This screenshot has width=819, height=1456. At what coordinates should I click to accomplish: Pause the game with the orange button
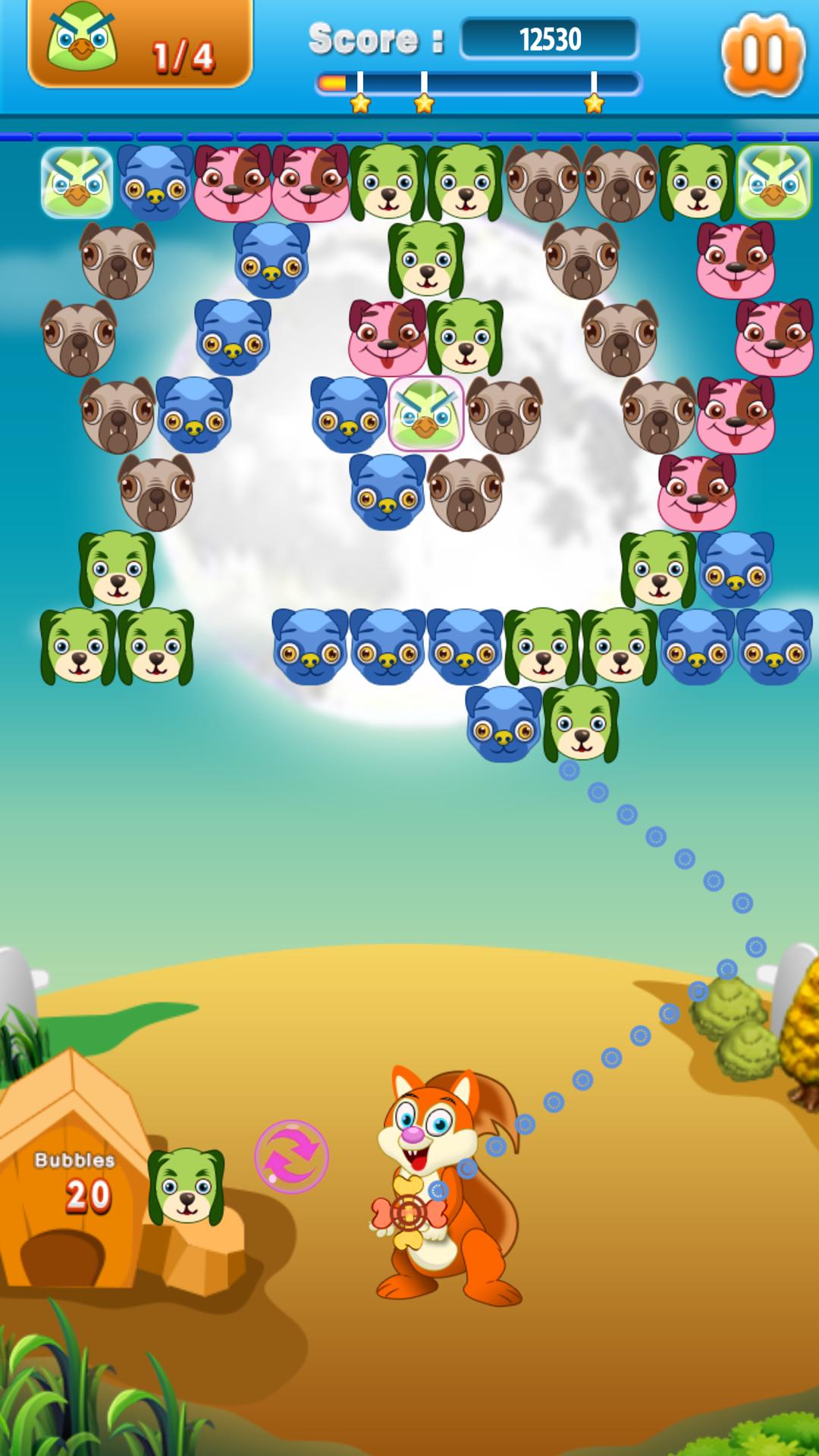click(762, 54)
